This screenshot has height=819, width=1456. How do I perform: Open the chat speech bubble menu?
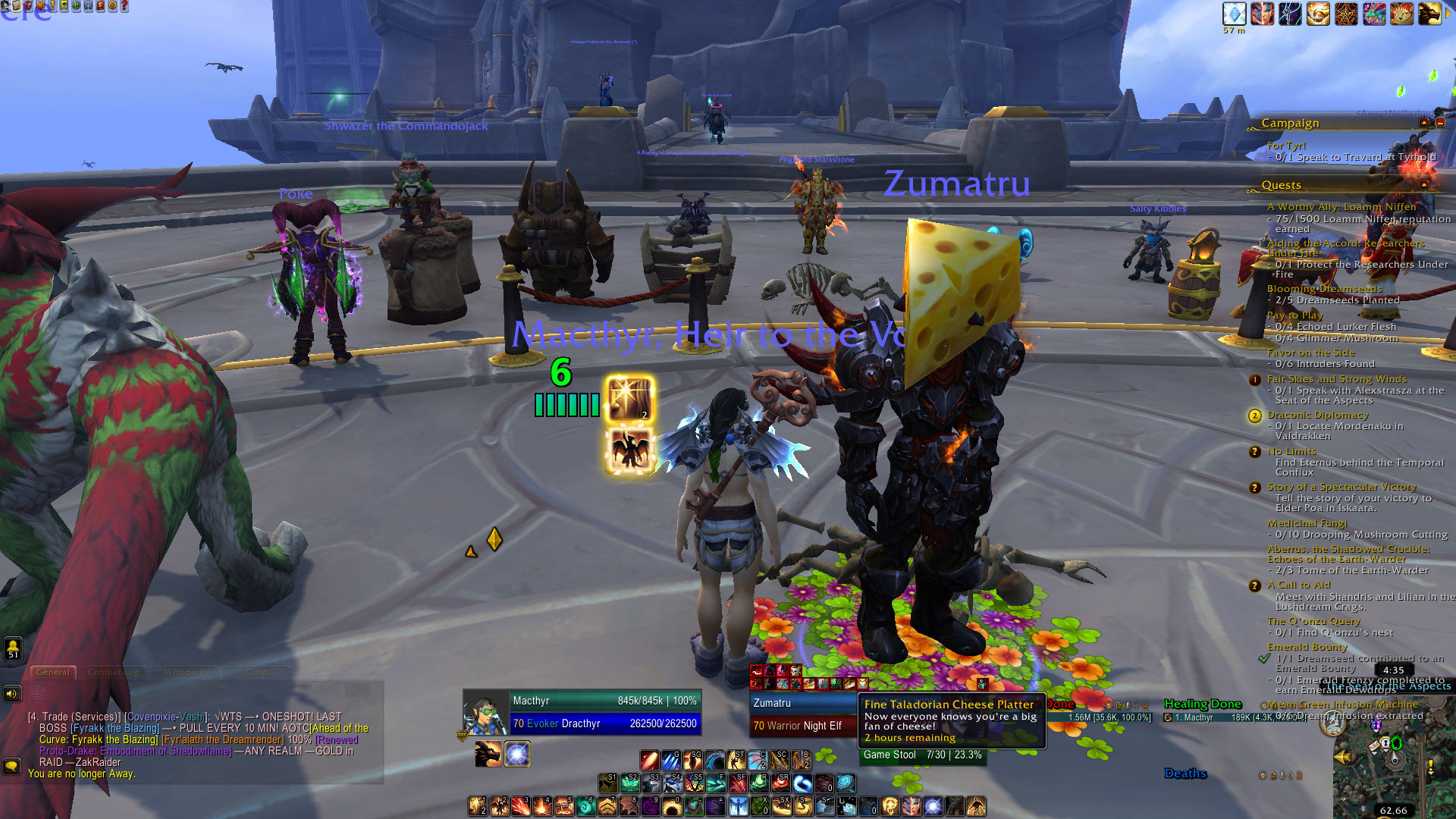[x=12, y=766]
